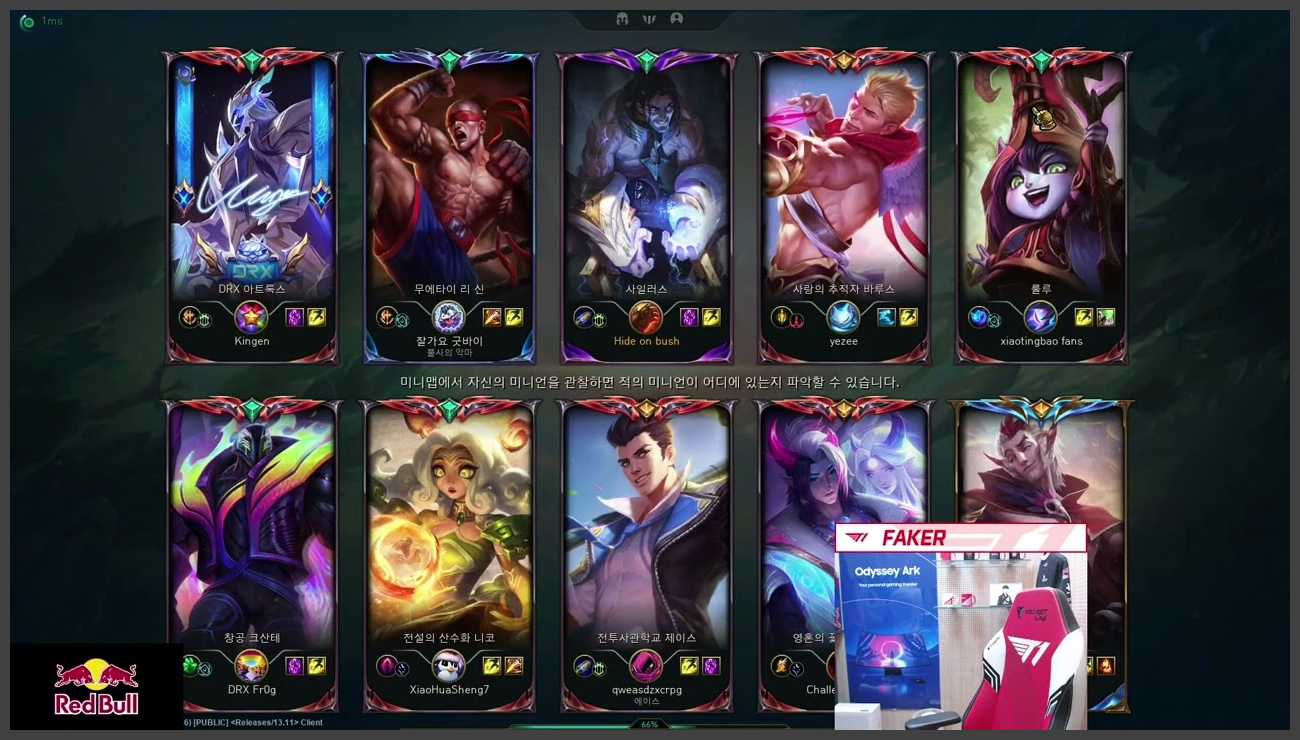
Task: Click the poro summoner icon on Lee Sin's card
Action: pos(448,318)
